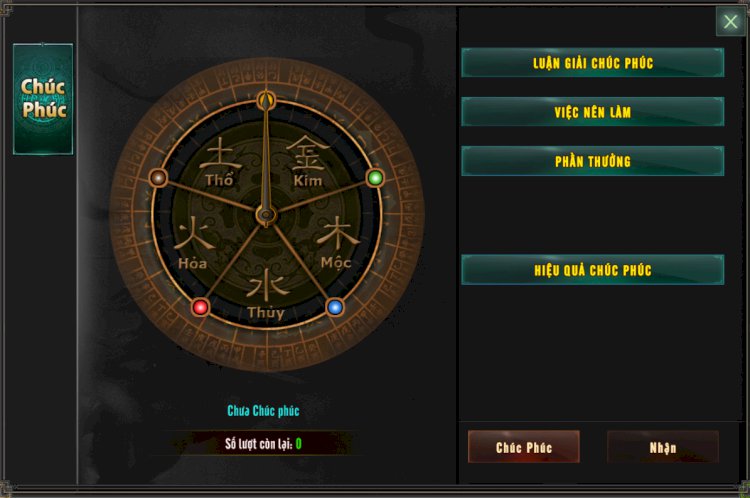Screen dimensions: 750x498
Task: Open the Luận Giải Chúc Phúc section
Action: coord(592,63)
